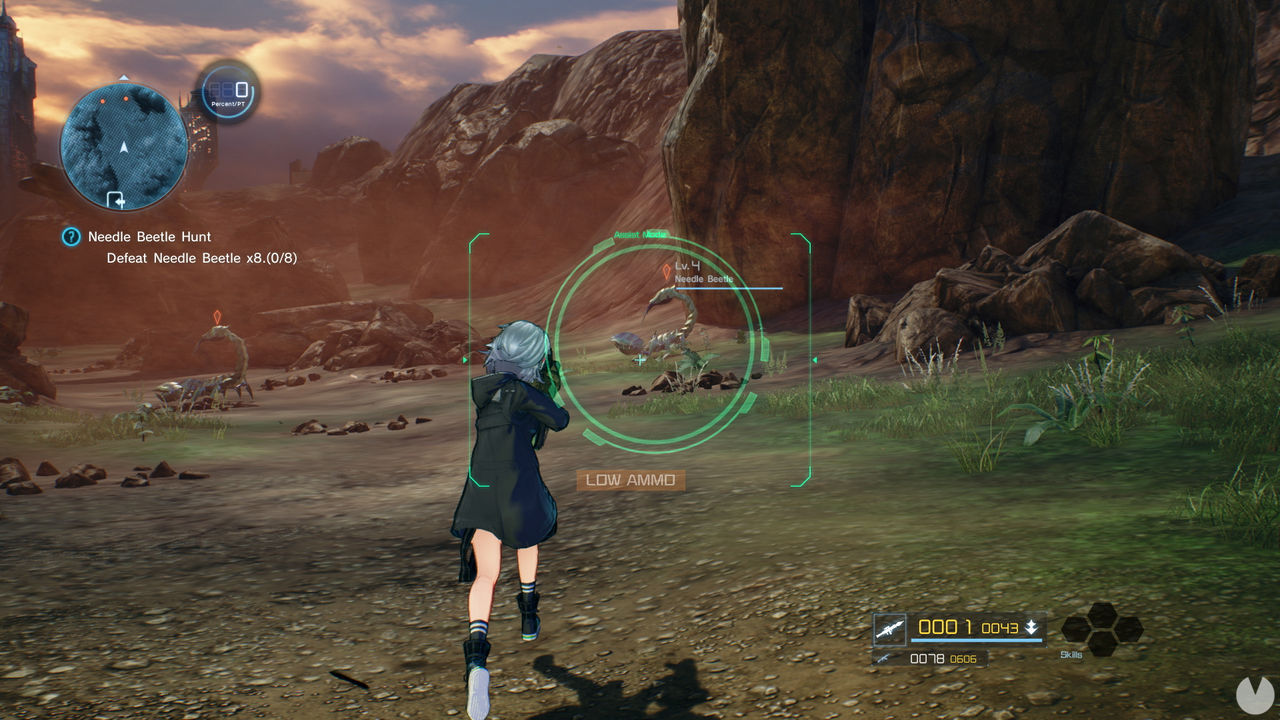Image resolution: width=1280 pixels, height=720 pixels.
Task: Click the Percent/PT currency display
Action: [x=228, y=93]
